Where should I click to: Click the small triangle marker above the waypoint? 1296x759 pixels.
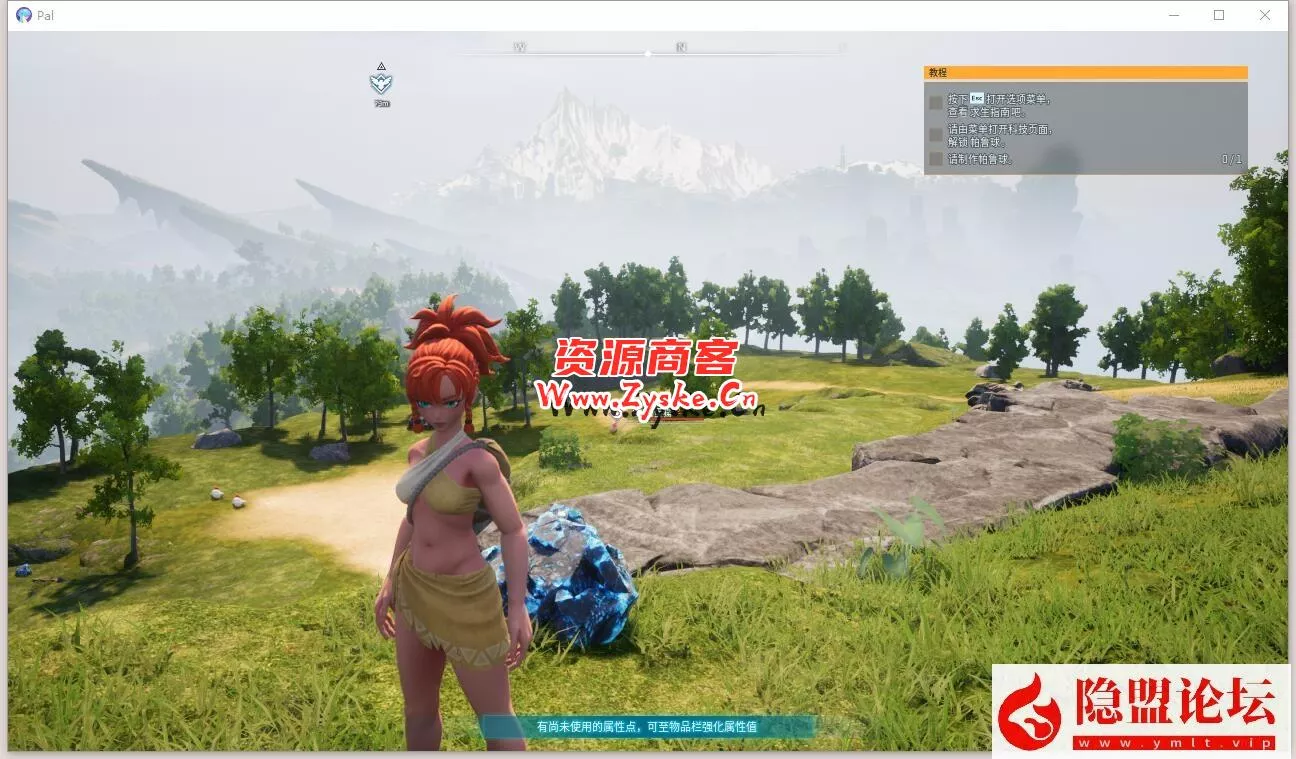(381, 66)
